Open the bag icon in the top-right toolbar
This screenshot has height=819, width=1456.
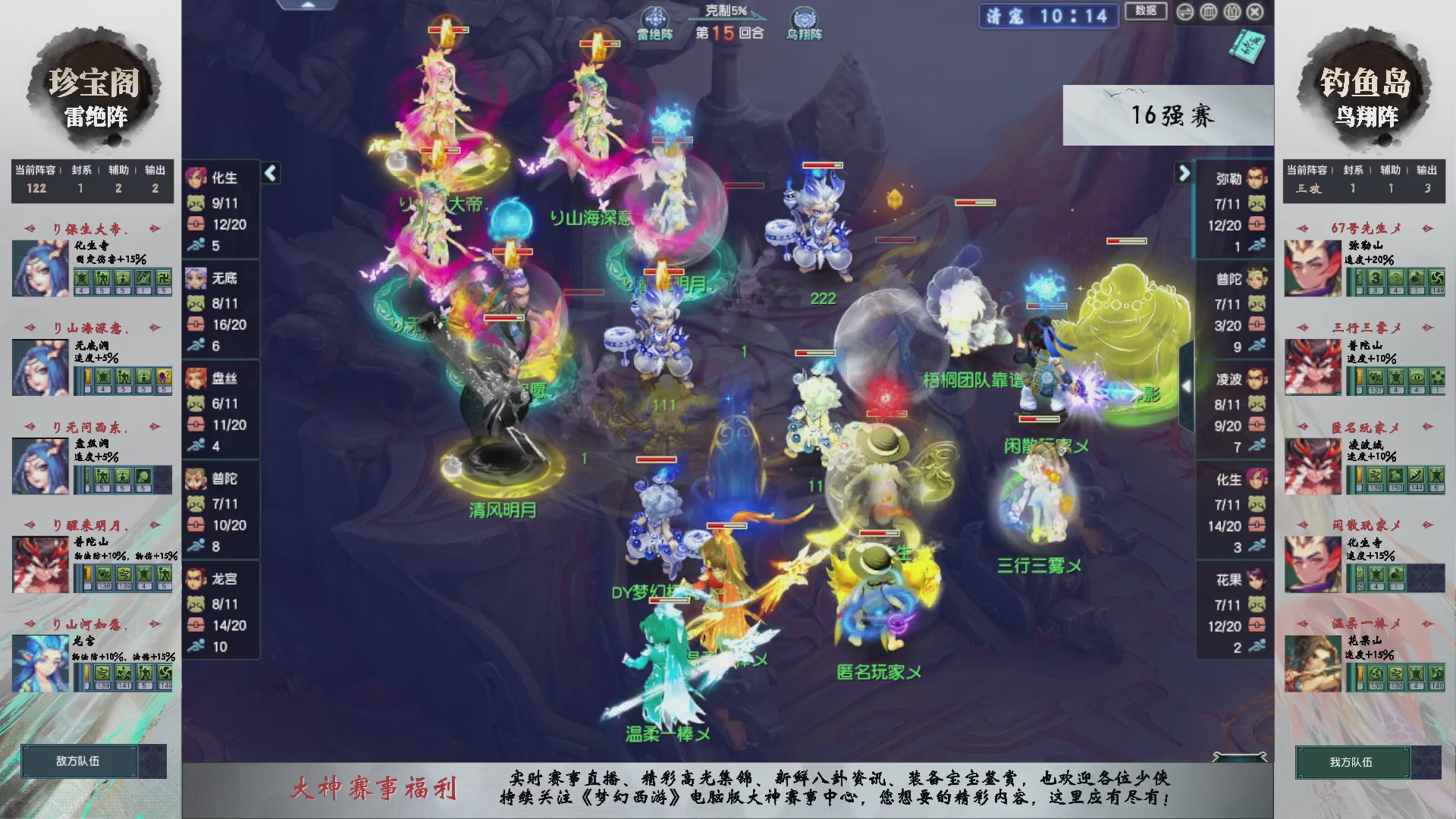1232,12
